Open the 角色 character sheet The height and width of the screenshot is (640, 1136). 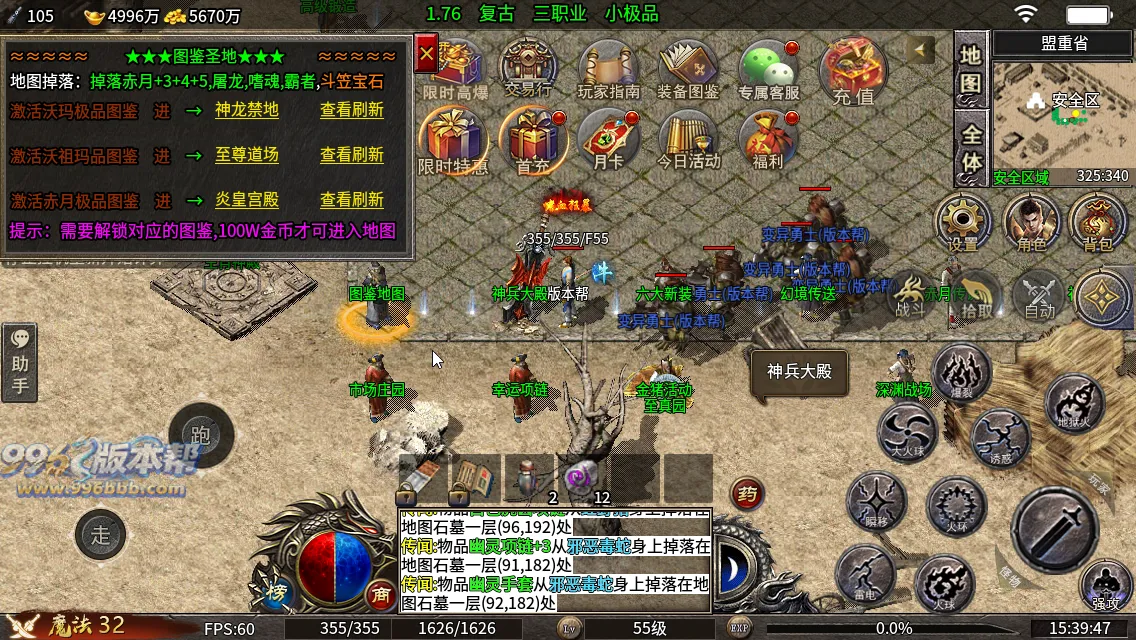[1031, 224]
